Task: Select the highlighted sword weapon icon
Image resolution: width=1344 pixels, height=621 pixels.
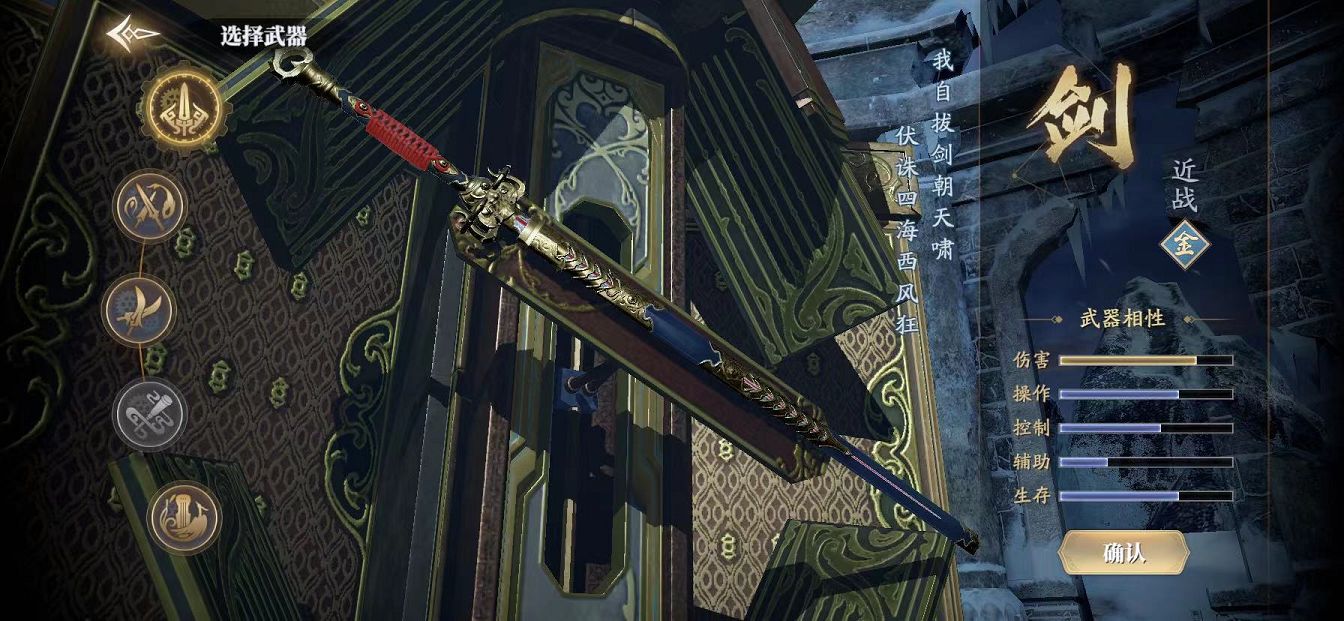Action: [x=181, y=109]
